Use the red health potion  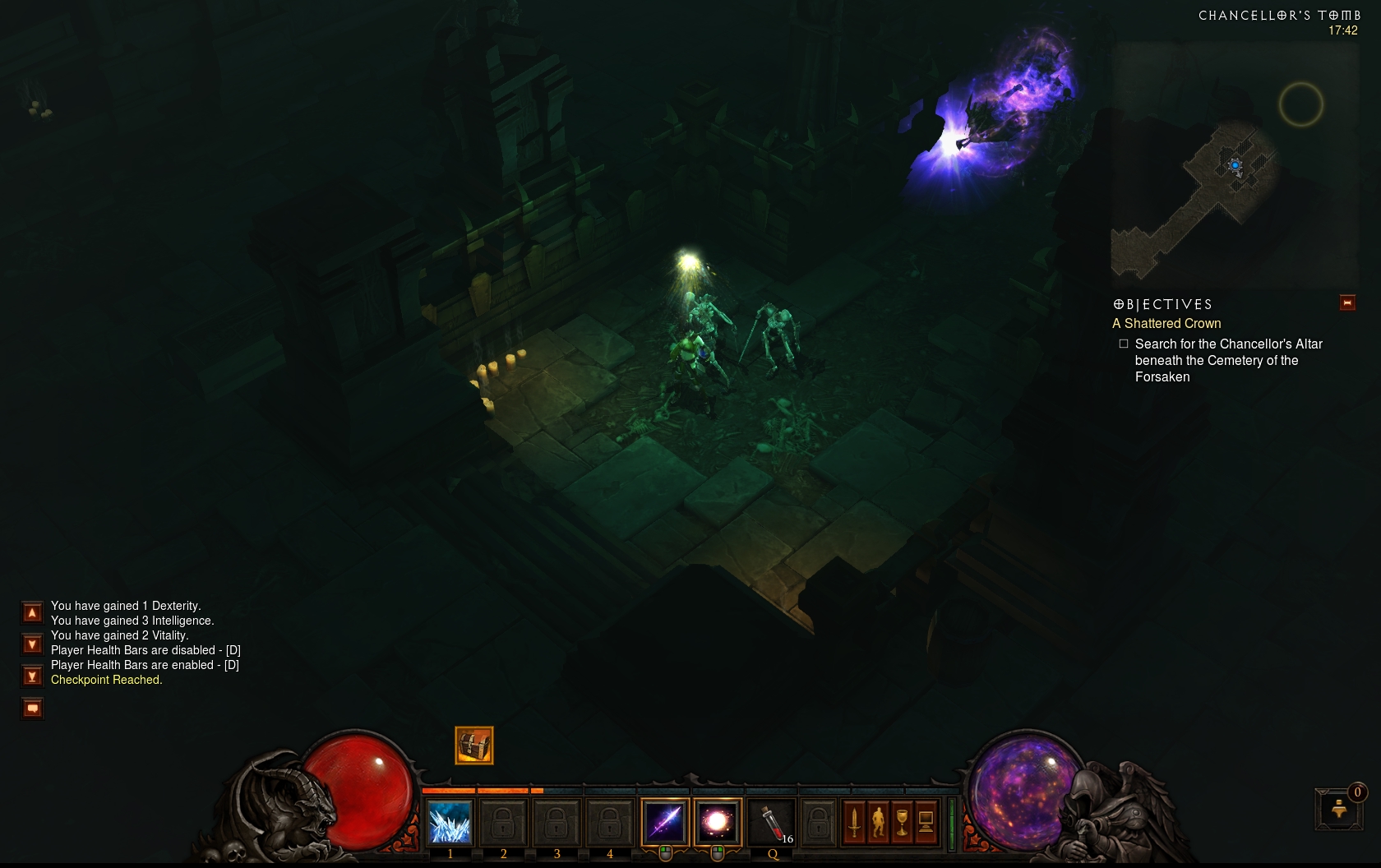pyautogui.click(x=772, y=822)
